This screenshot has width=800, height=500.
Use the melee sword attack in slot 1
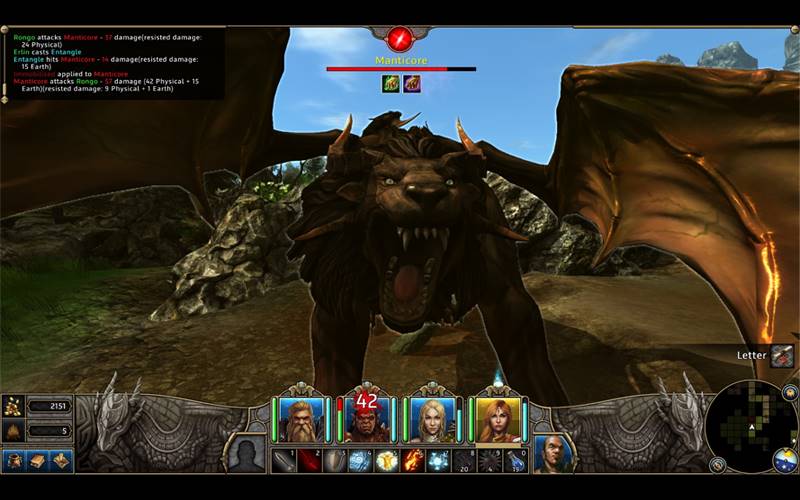point(283,460)
